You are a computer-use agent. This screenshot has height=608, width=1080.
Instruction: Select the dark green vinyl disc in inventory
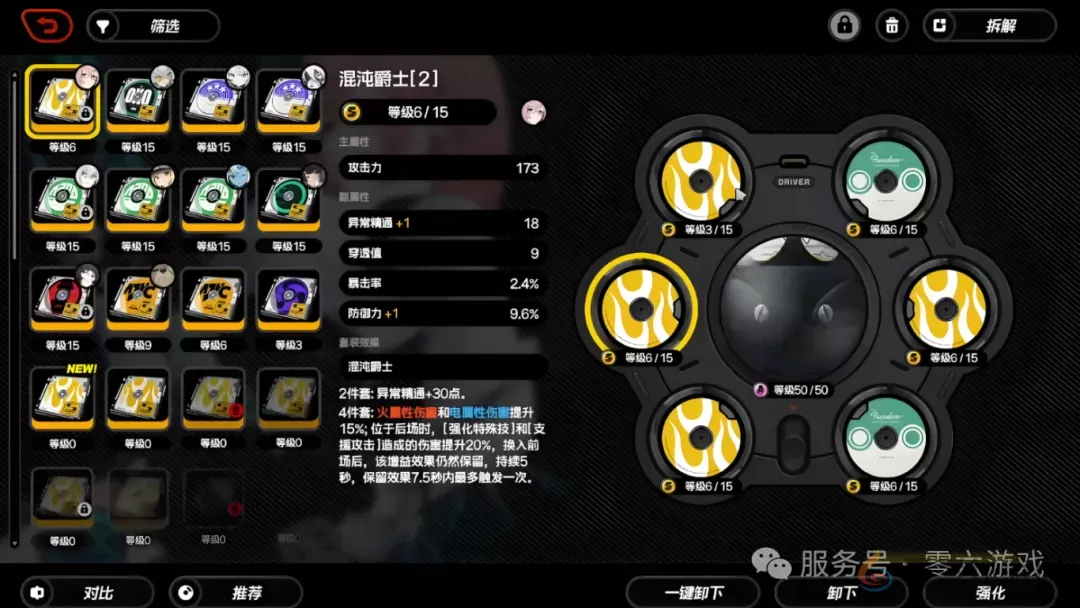click(x=288, y=201)
